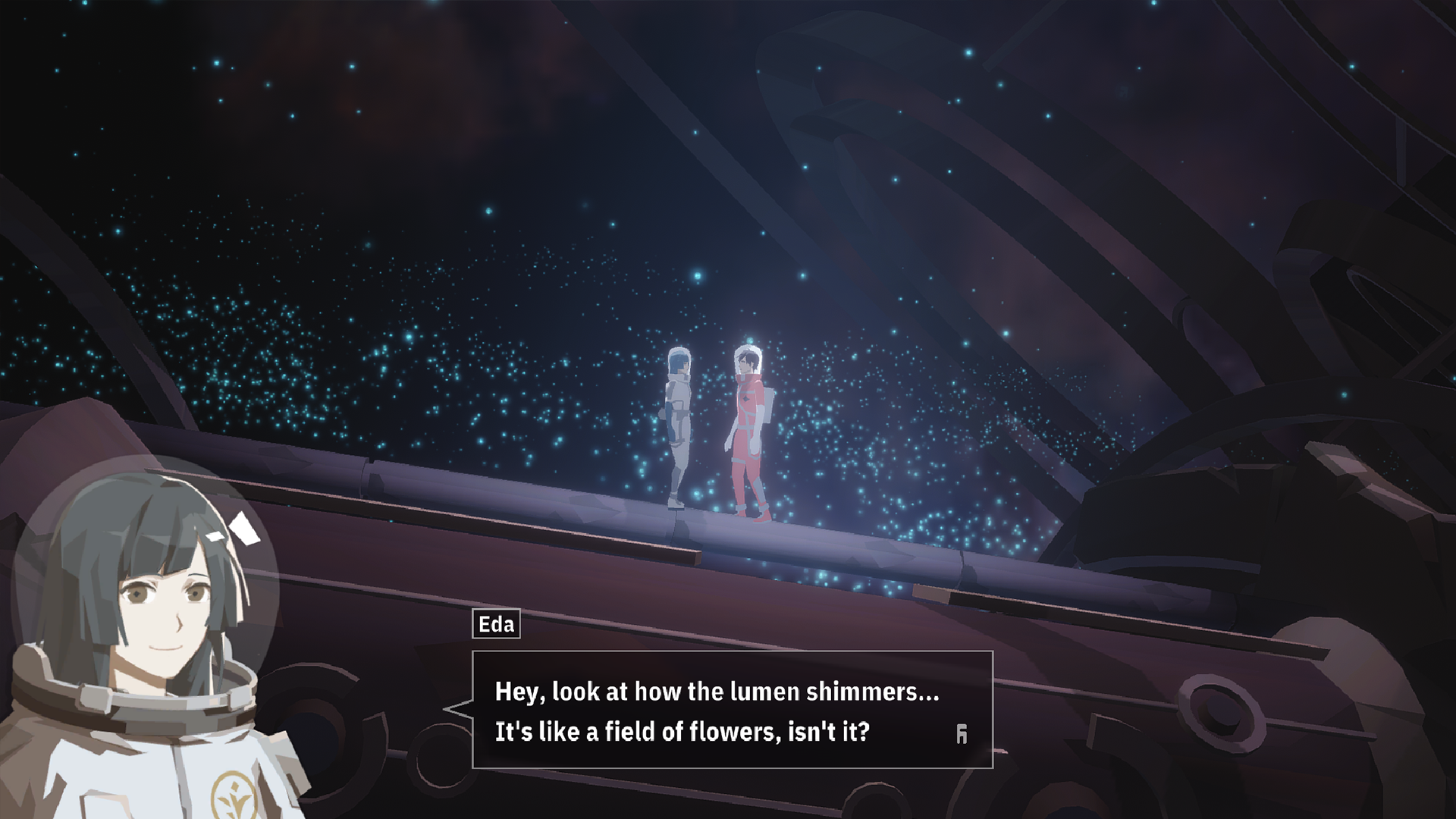Click the speech bubble pointer on the dialogue box
1456x819 pixels.
(455, 709)
